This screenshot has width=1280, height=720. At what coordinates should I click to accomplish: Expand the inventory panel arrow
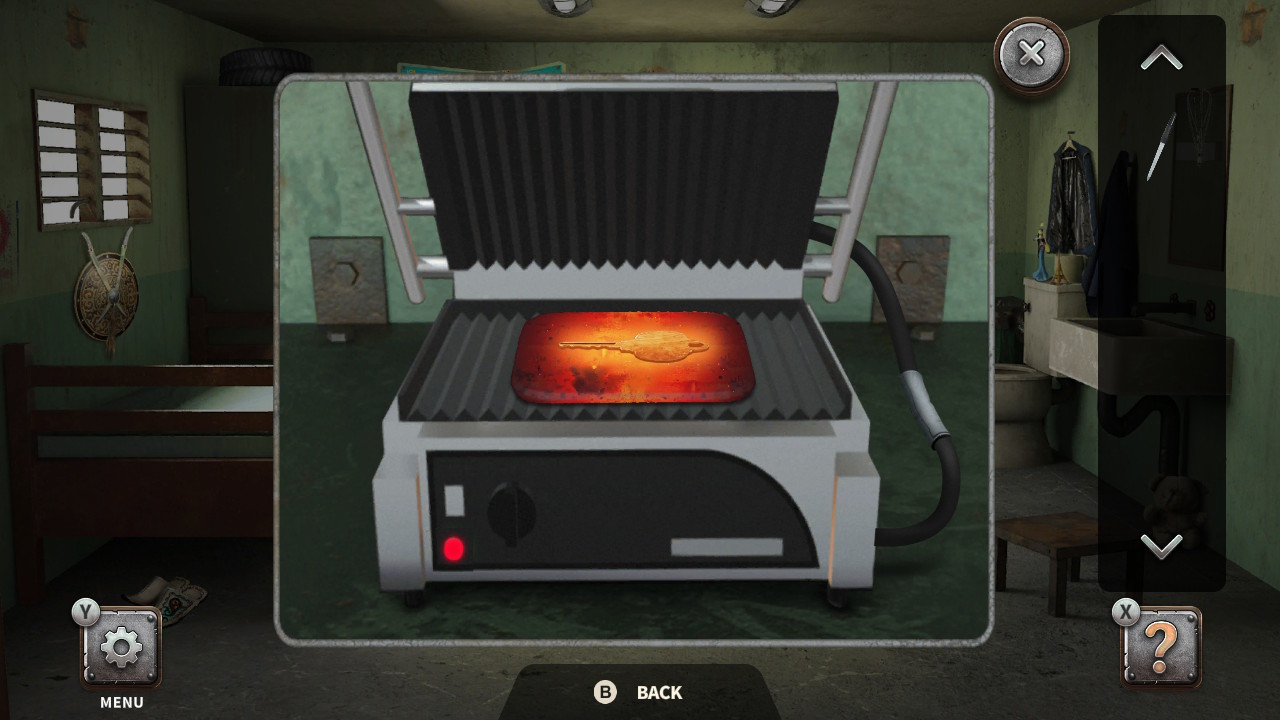pyautogui.click(x=1160, y=57)
